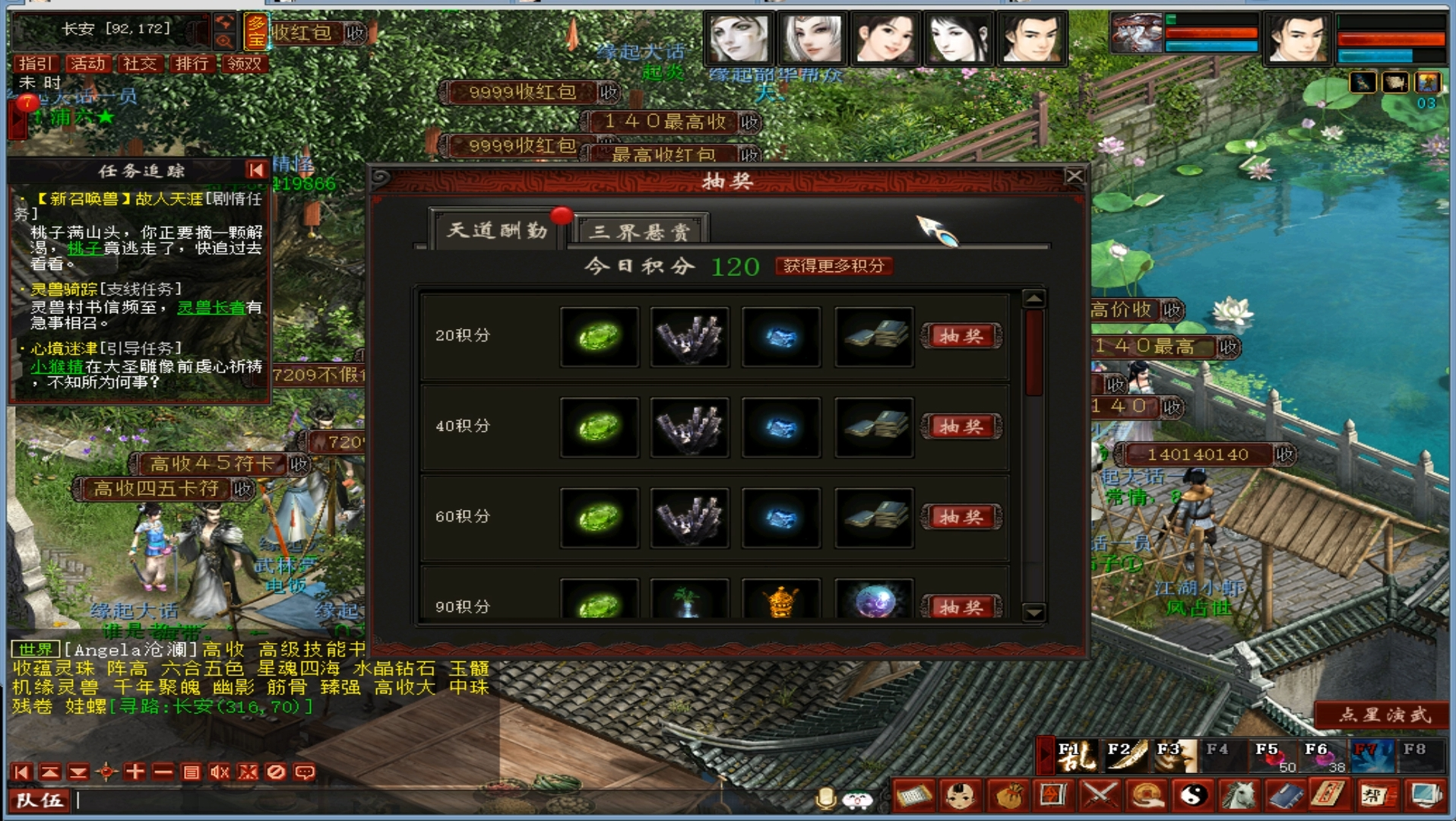The height and width of the screenshot is (821, 1456).
Task: Toggle the speech bubble chat icon
Action: click(303, 772)
